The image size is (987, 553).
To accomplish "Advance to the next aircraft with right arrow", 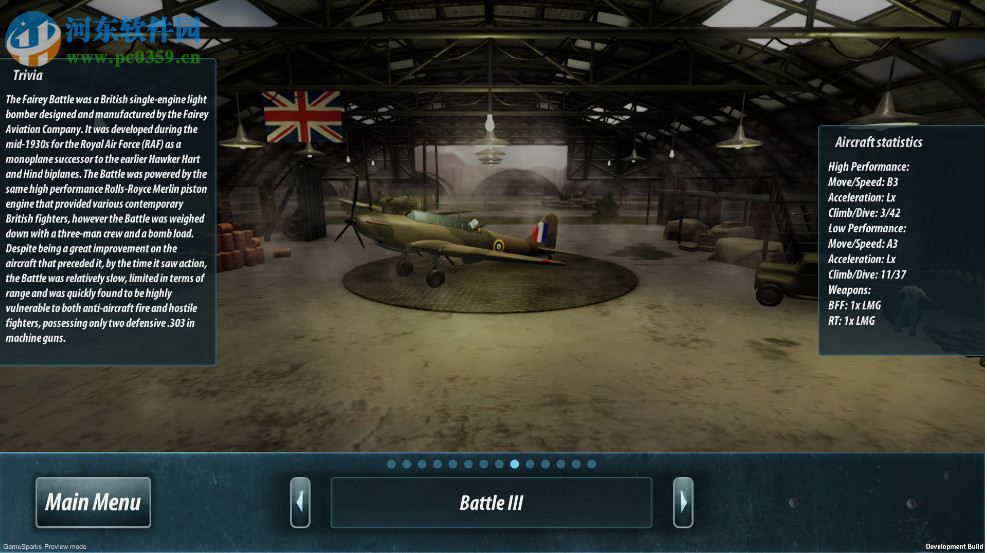I will (x=683, y=502).
